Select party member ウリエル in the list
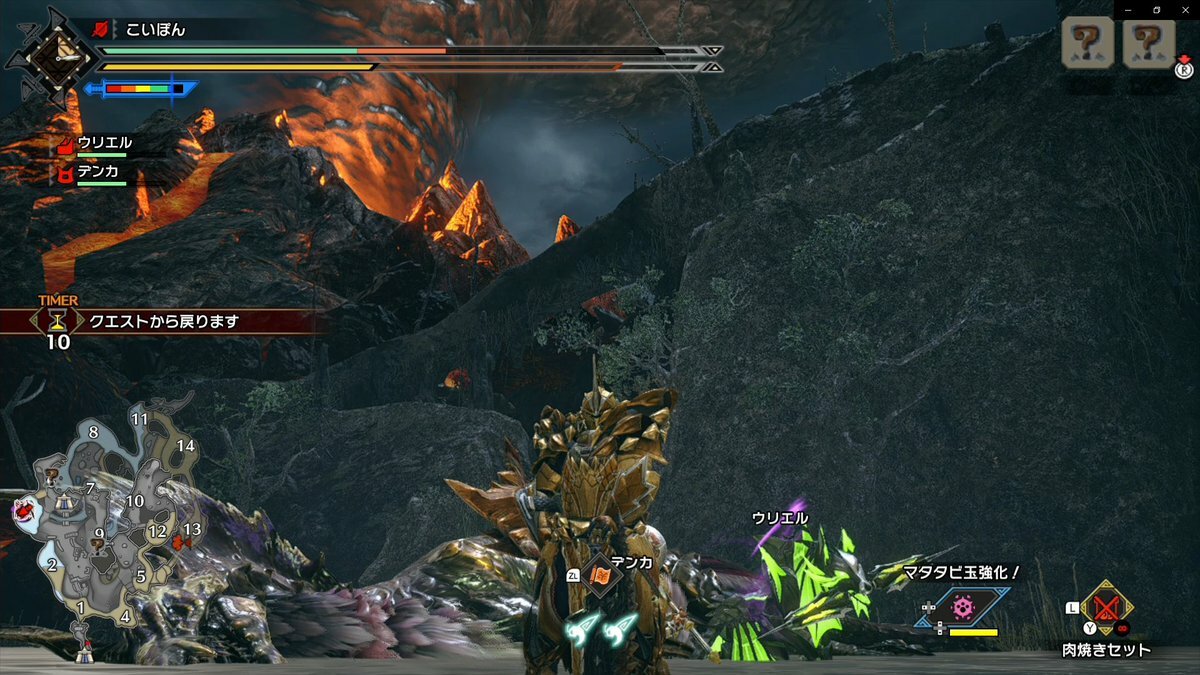The image size is (1200, 675). coord(104,143)
